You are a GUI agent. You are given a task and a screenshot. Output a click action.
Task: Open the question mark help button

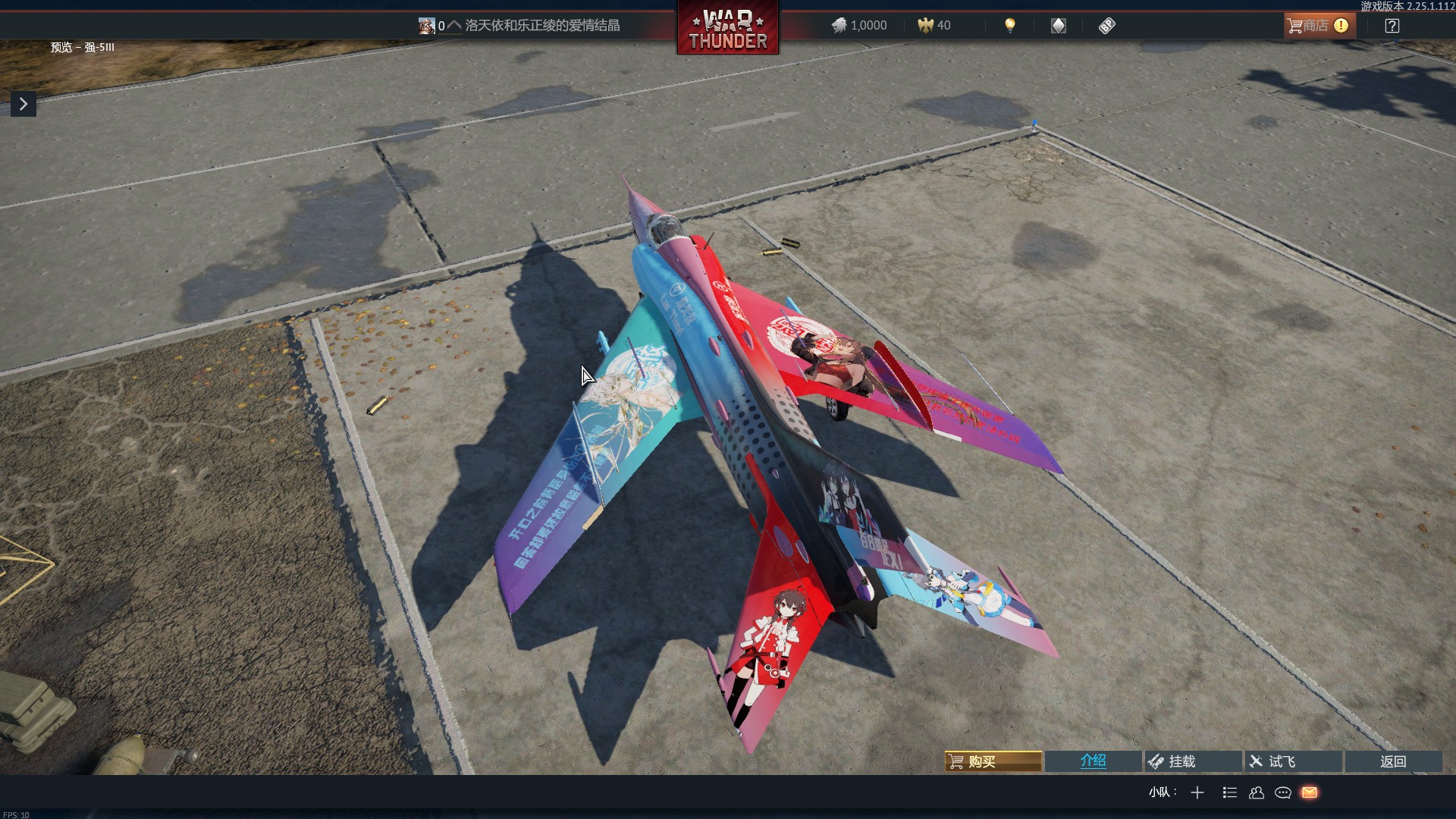click(1392, 26)
